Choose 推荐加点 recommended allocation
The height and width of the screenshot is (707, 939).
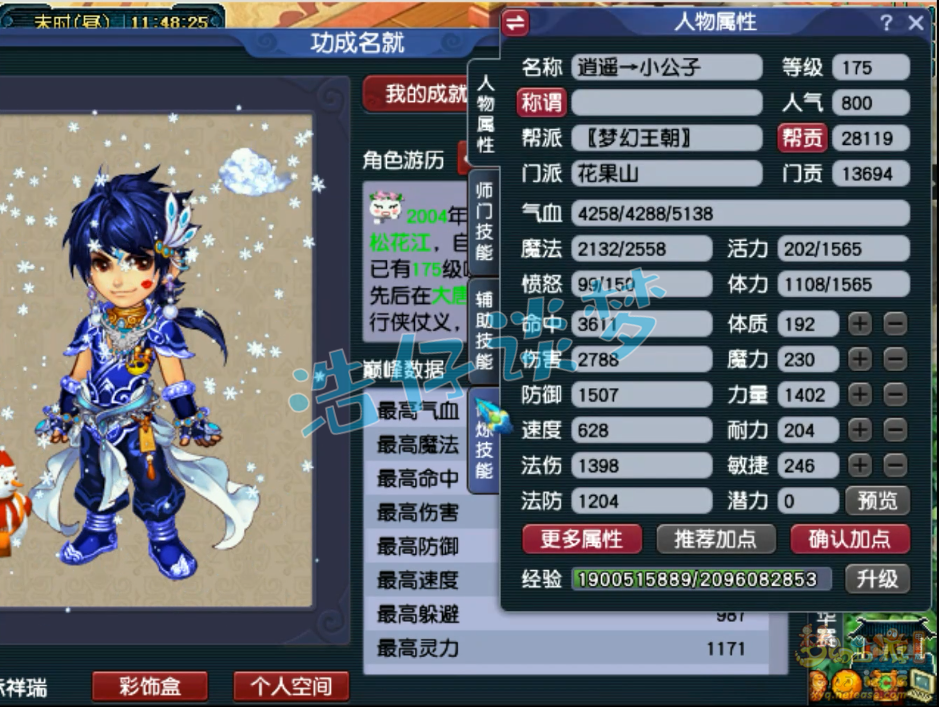[x=715, y=539]
